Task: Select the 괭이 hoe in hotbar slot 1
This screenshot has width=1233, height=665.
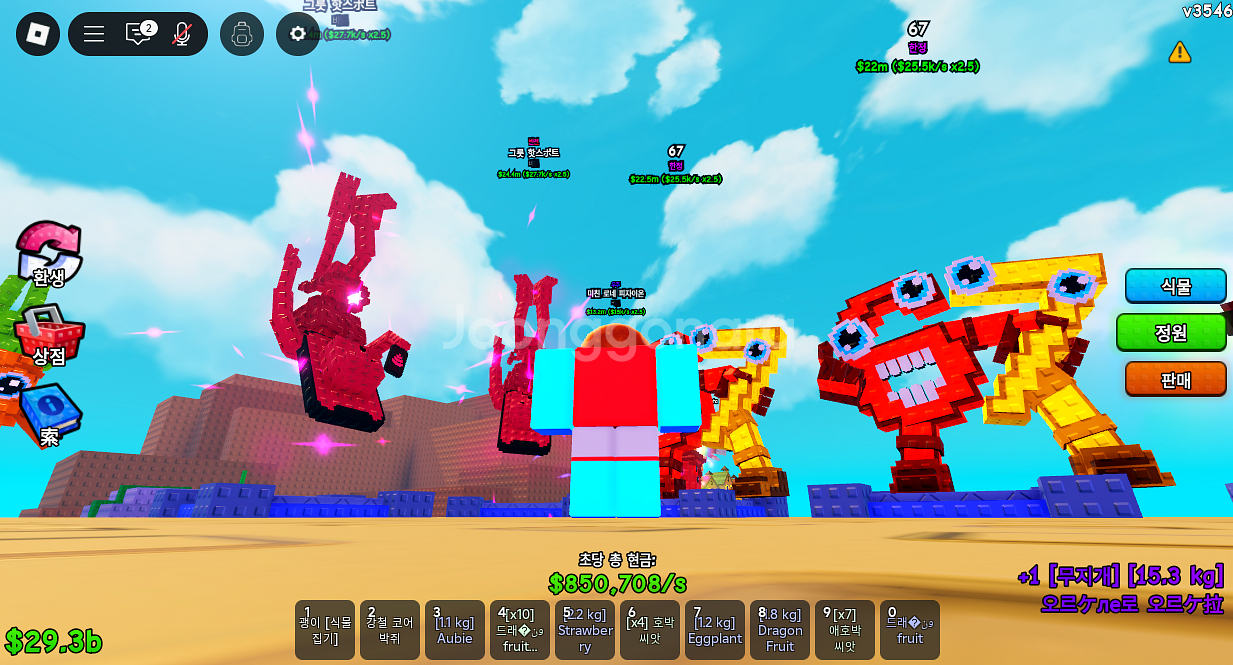Action: point(325,630)
